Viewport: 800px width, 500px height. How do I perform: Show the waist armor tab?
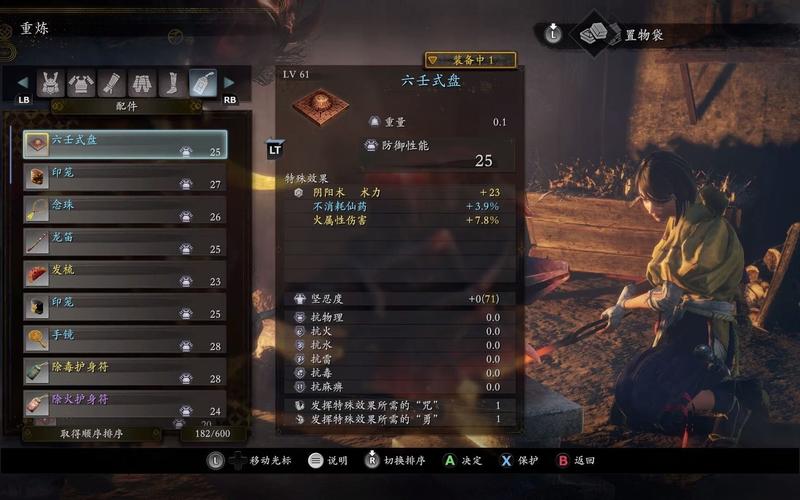coord(142,83)
